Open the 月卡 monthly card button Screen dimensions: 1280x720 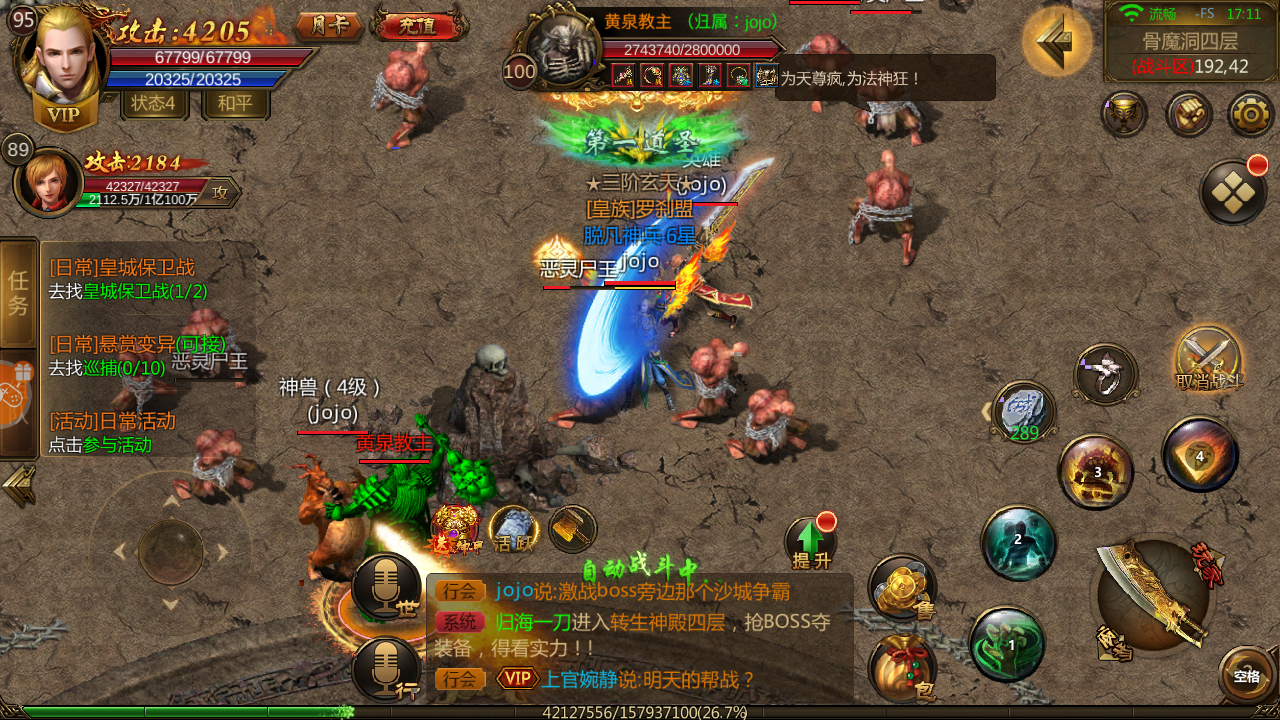coord(329,25)
